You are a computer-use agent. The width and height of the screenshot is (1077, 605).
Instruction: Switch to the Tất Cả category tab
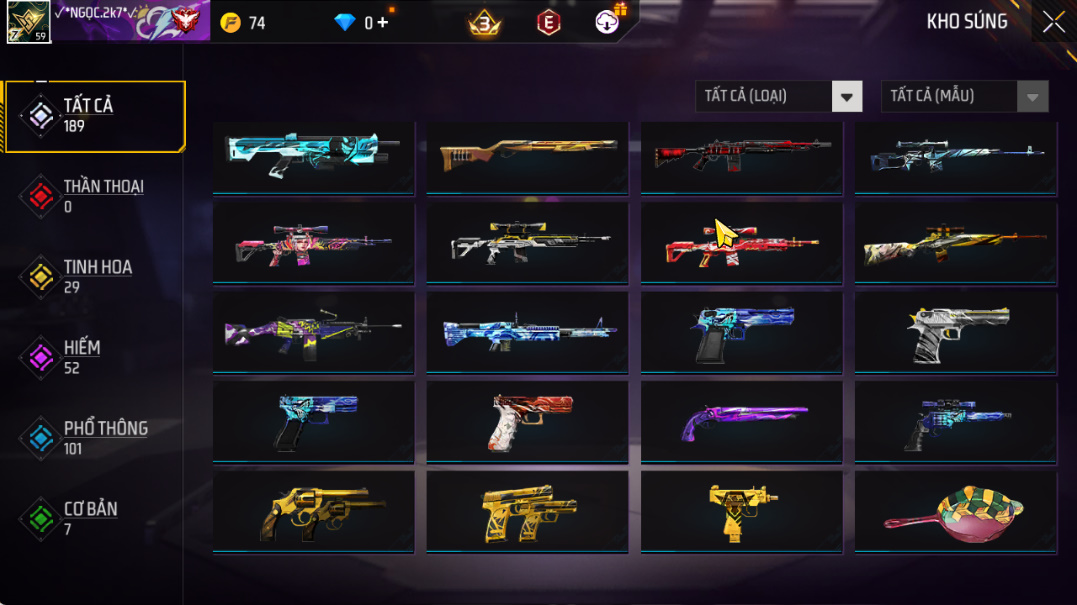pyautogui.click(x=95, y=116)
